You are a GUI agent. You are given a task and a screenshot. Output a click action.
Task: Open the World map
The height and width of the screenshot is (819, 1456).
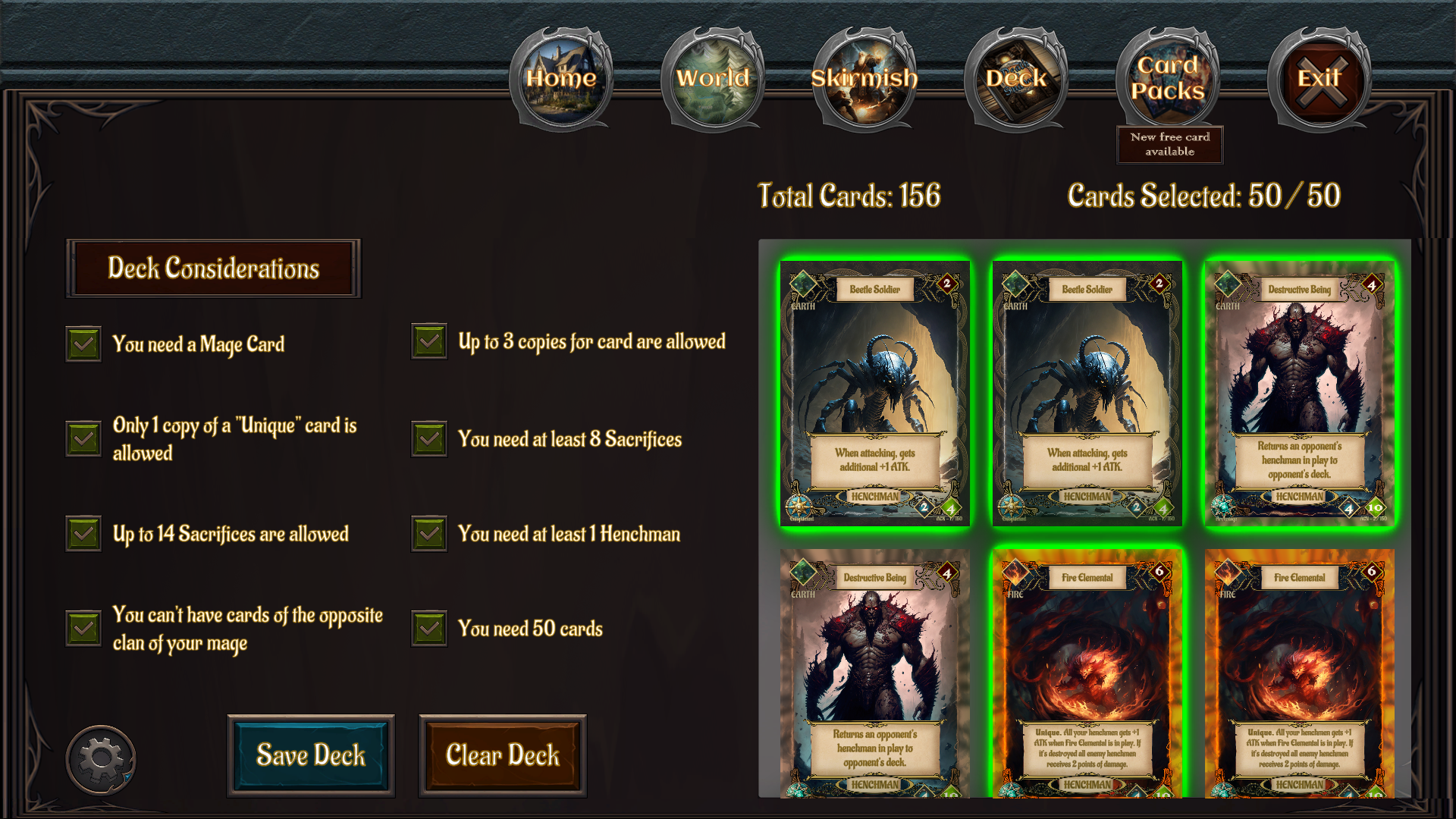pyautogui.click(x=714, y=78)
